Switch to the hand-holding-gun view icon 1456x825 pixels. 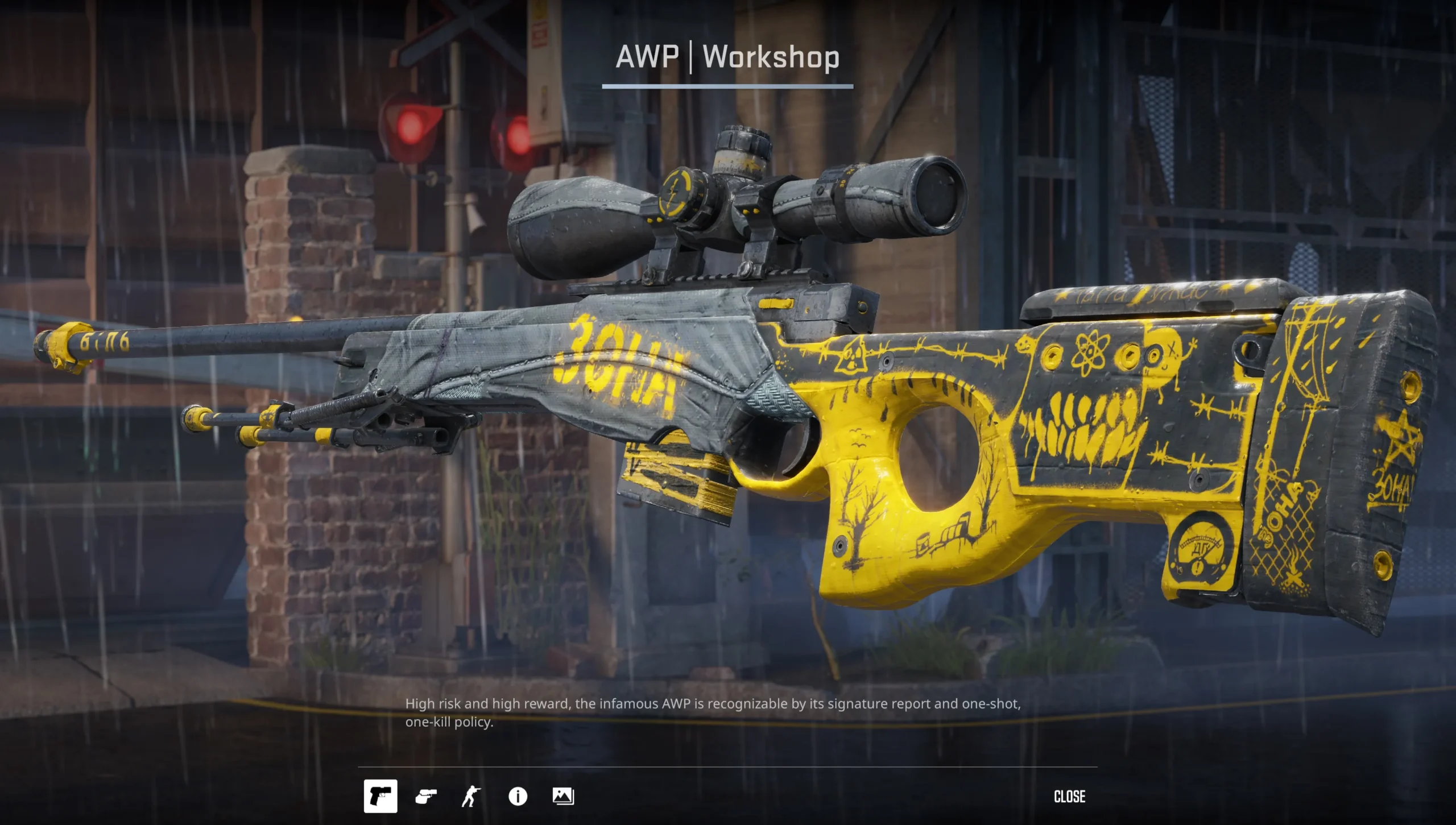coord(426,797)
